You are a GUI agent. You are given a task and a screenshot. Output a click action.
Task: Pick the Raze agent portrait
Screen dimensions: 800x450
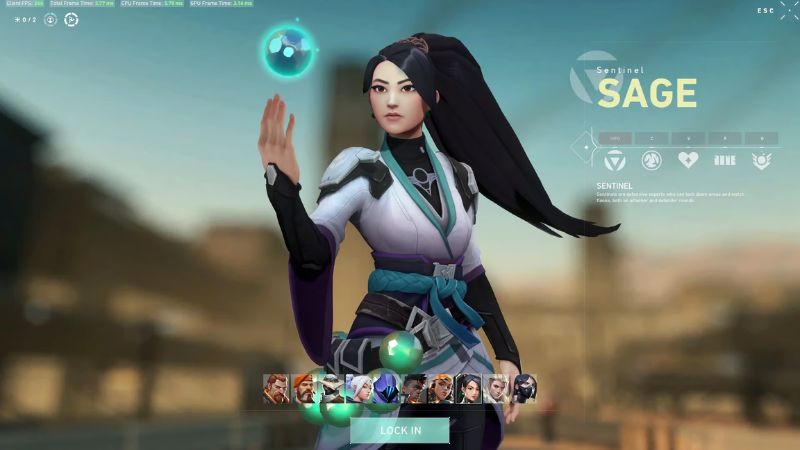[x=441, y=389]
